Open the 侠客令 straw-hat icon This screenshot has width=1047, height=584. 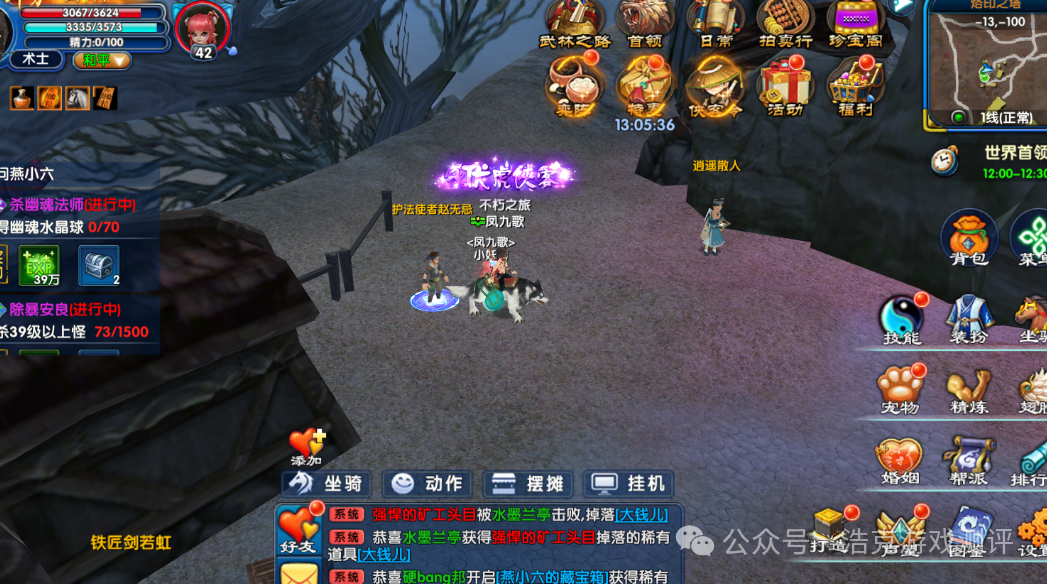tap(715, 87)
